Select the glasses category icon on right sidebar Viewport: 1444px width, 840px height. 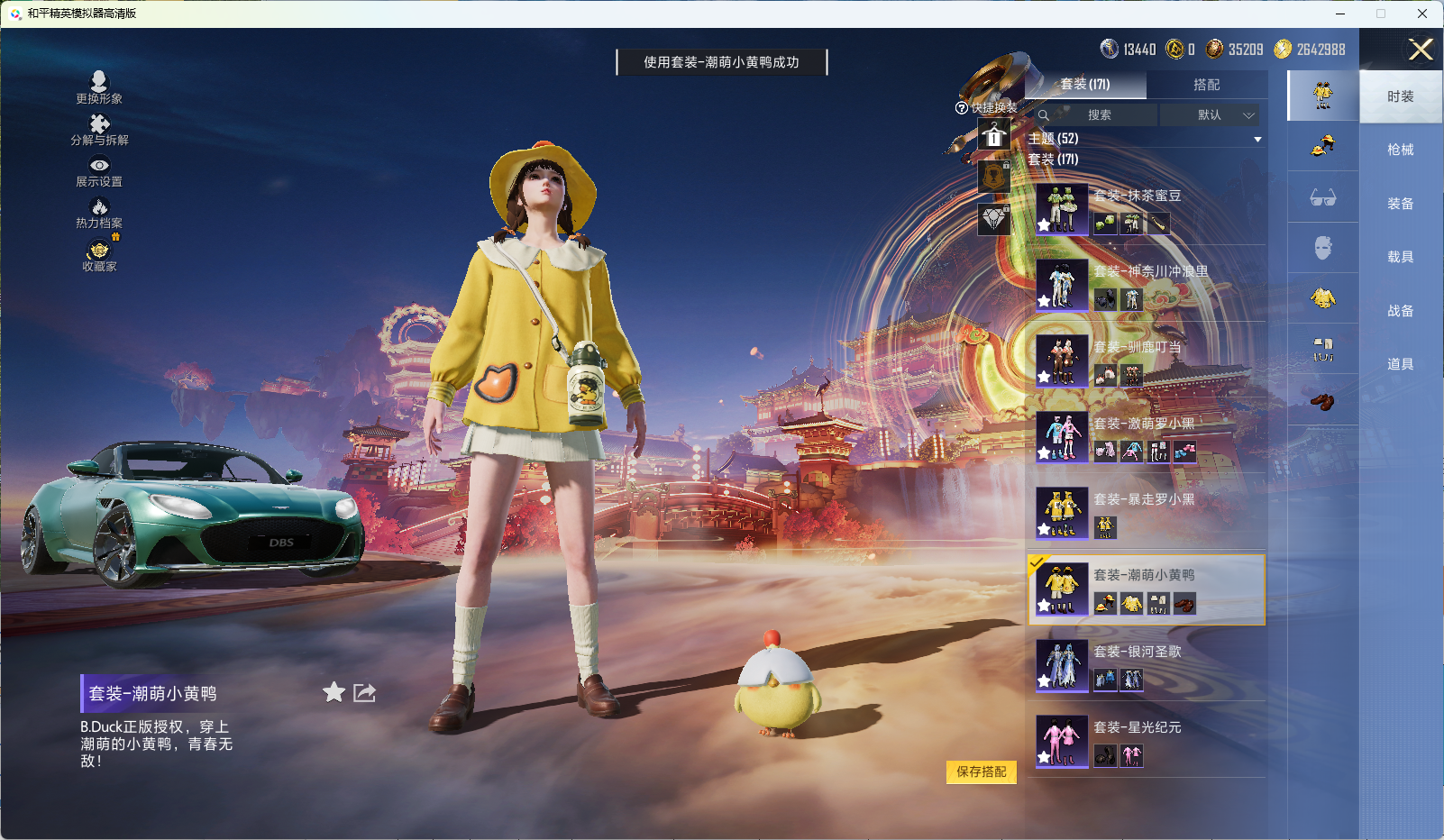(1323, 197)
